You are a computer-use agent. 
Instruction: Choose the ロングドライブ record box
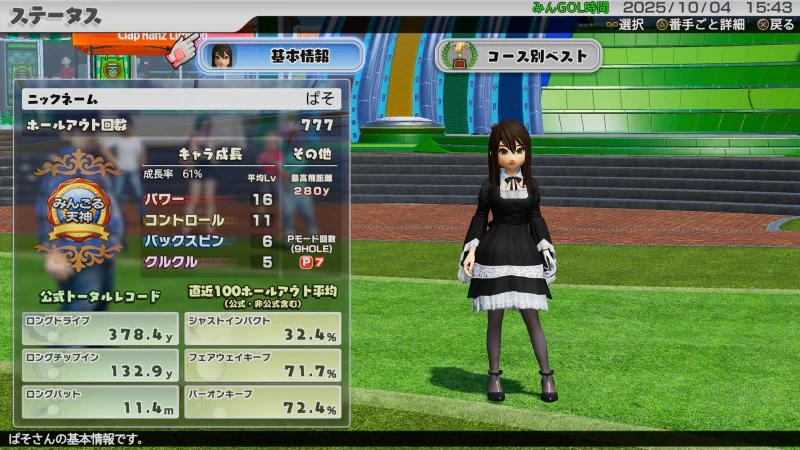pyautogui.click(x=99, y=328)
